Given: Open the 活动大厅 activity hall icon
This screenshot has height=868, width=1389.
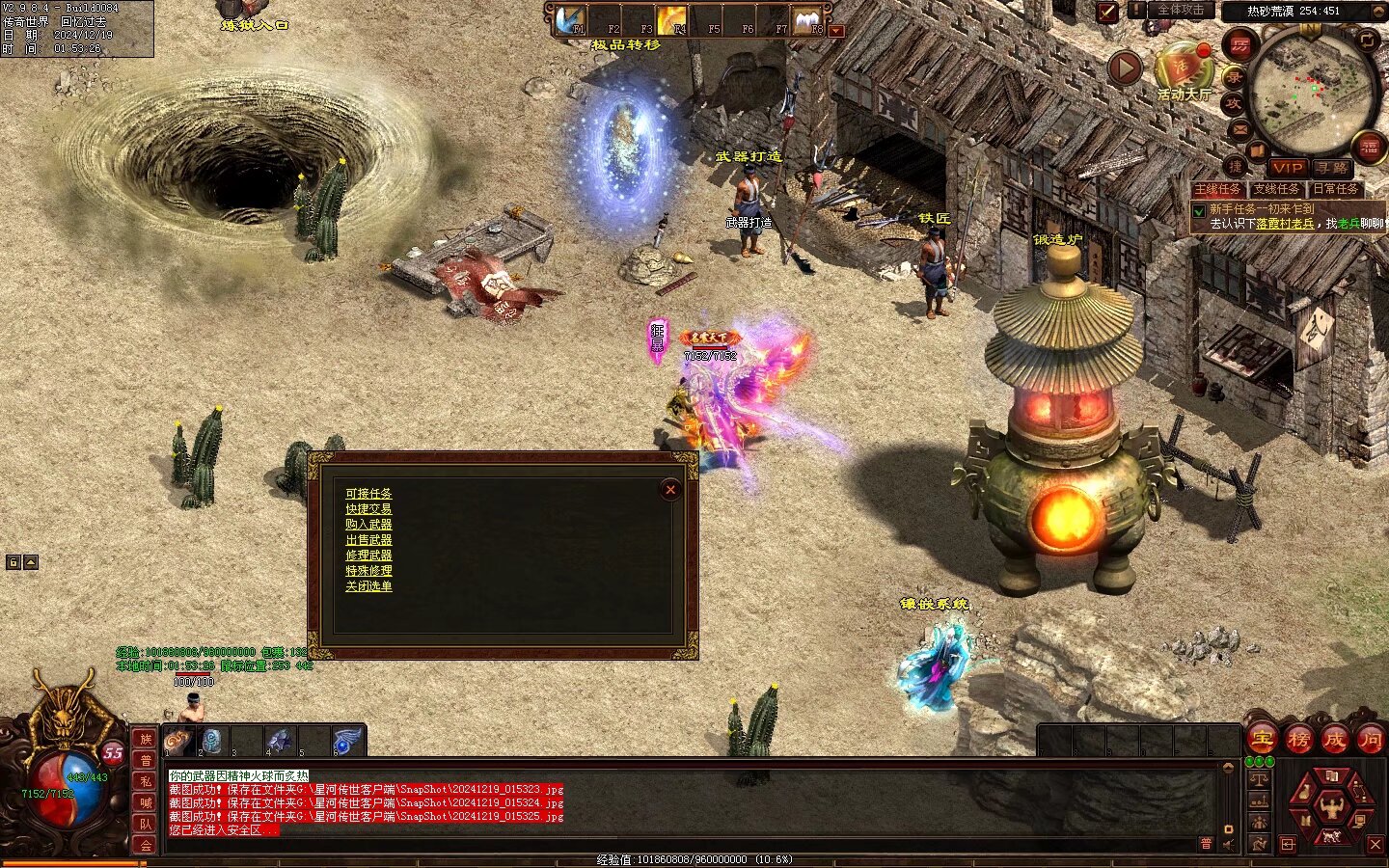Looking at the screenshot, I should click(x=1184, y=69).
